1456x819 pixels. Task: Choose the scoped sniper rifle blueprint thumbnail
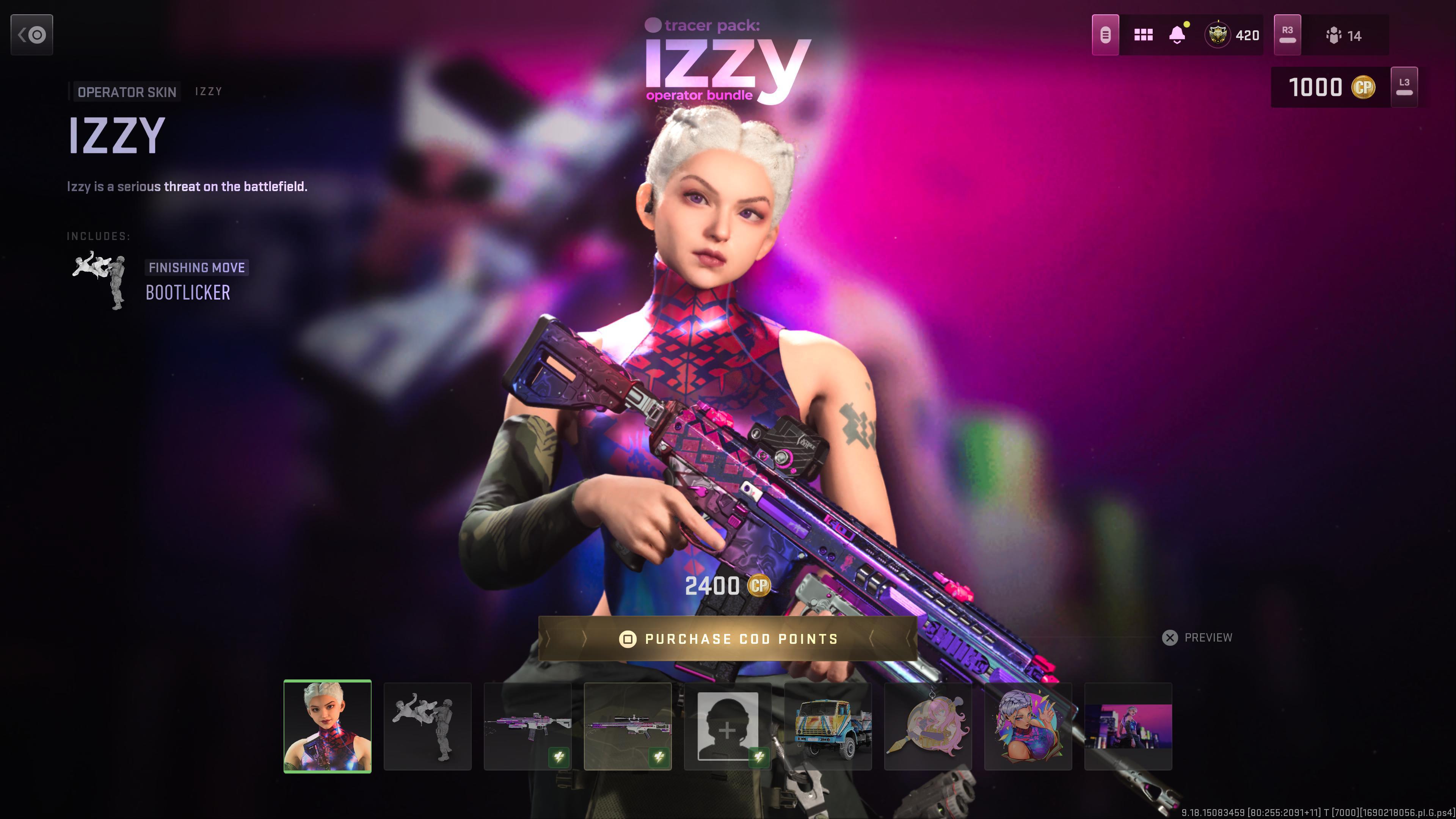pyautogui.click(x=628, y=726)
